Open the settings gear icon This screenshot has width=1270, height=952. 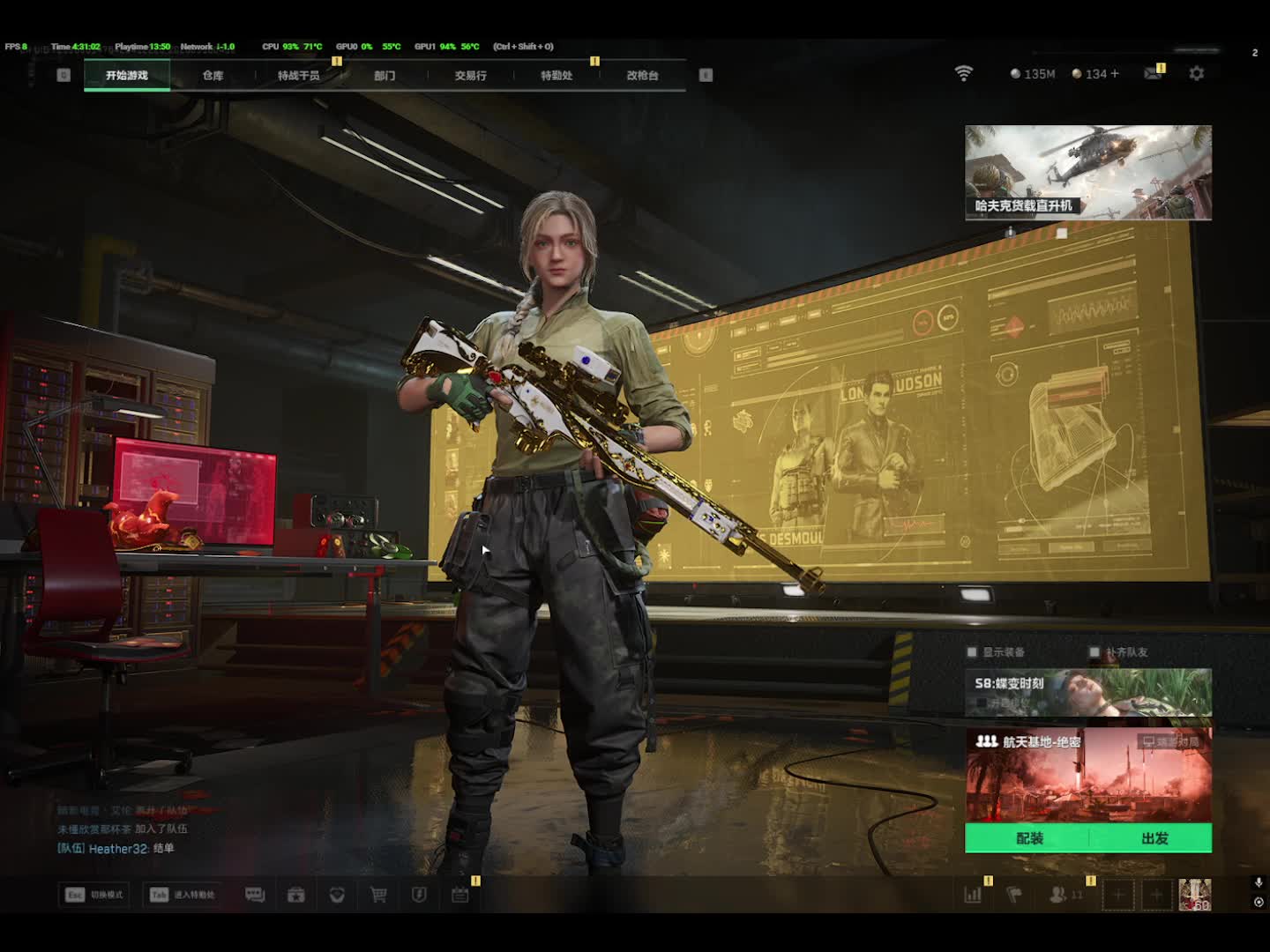(1196, 74)
